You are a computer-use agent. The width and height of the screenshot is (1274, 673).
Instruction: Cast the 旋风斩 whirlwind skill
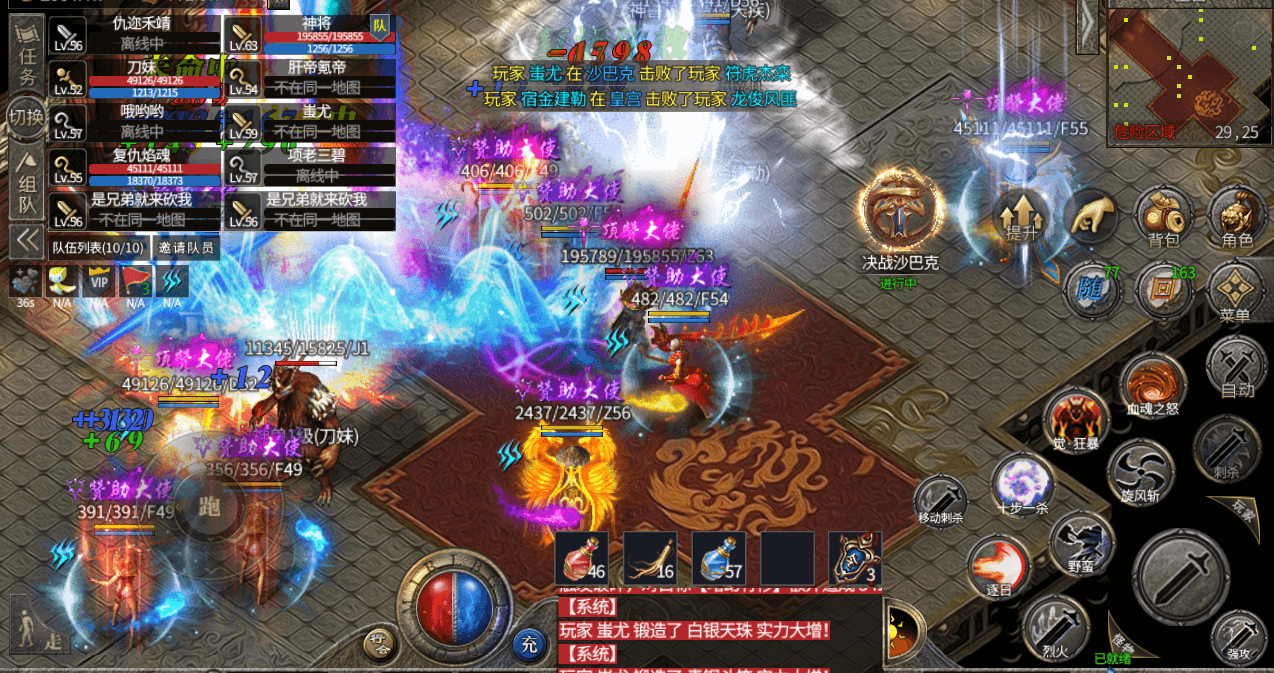click(x=1139, y=472)
